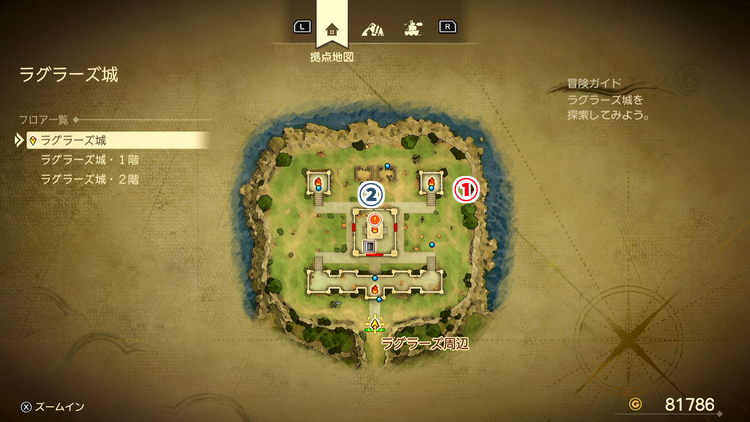This screenshot has width=750, height=422.
Task: Choose the ラグラーズ城・2階 floor entry
Action: pyautogui.click(x=88, y=179)
